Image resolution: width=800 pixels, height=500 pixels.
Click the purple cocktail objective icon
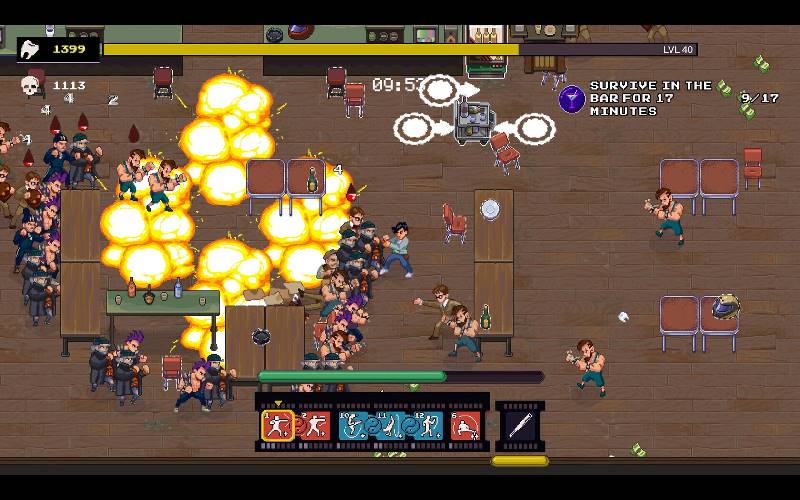(x=572, y=98)
